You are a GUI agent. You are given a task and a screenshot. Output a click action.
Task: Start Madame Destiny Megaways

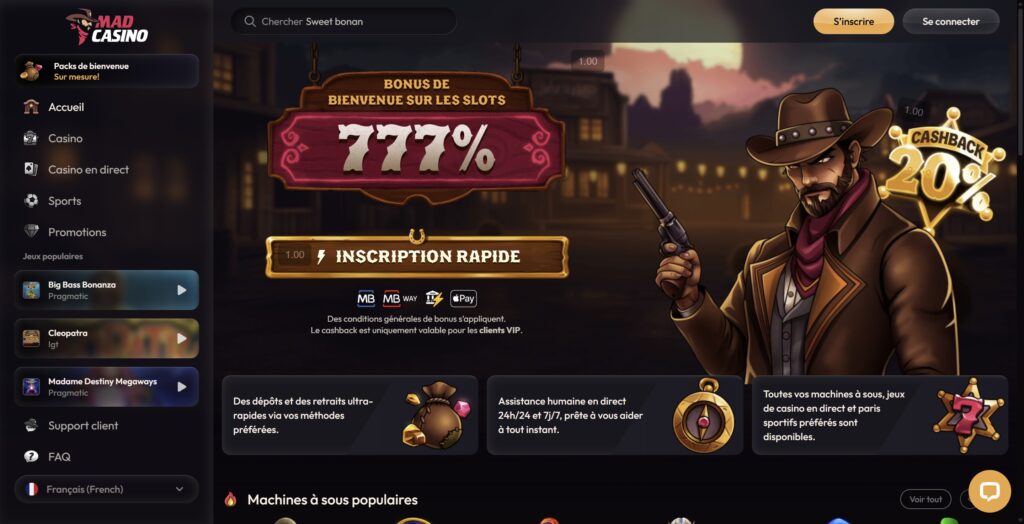[x=106, y=387]
